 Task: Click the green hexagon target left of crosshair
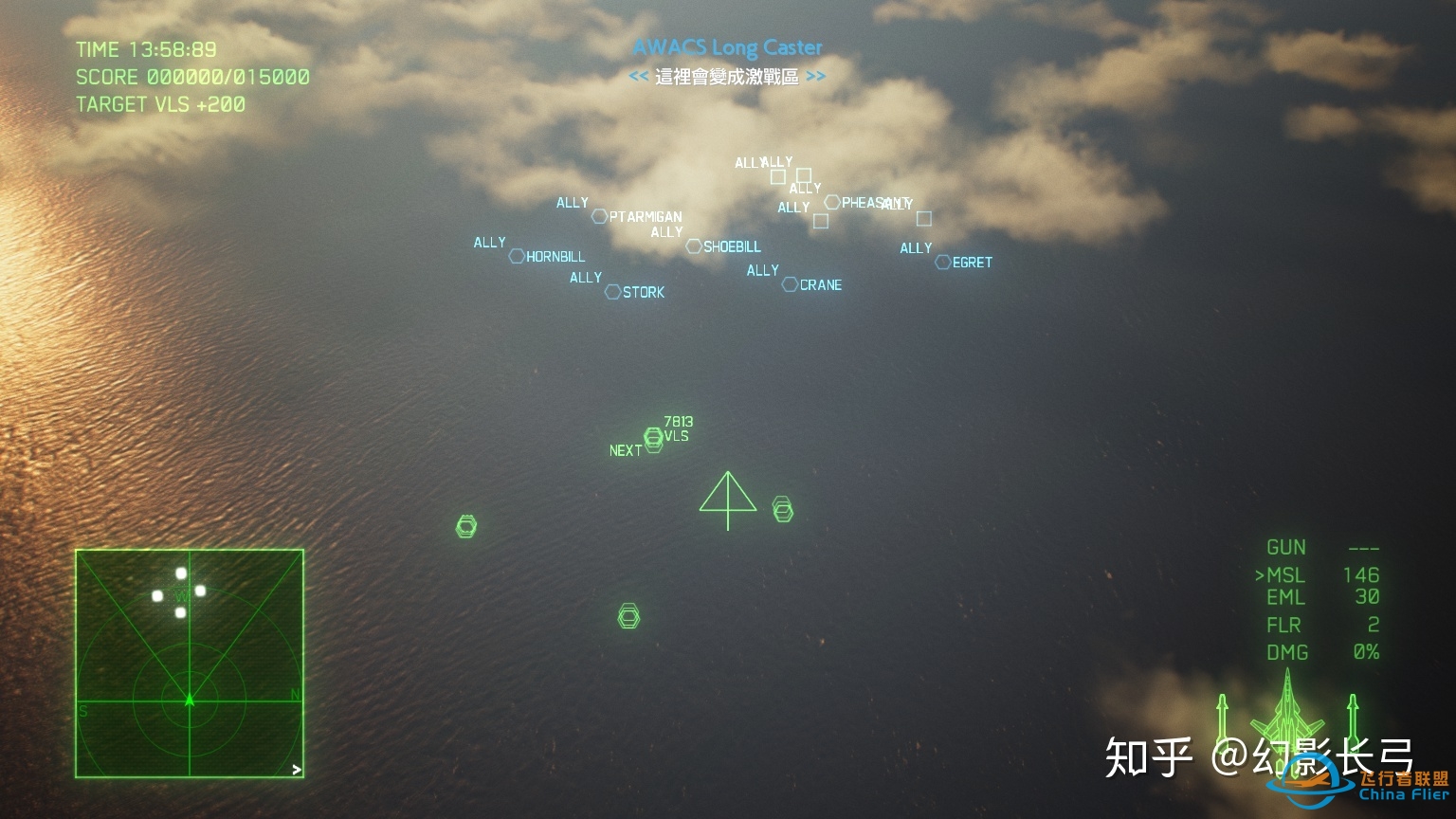point(465,524)
